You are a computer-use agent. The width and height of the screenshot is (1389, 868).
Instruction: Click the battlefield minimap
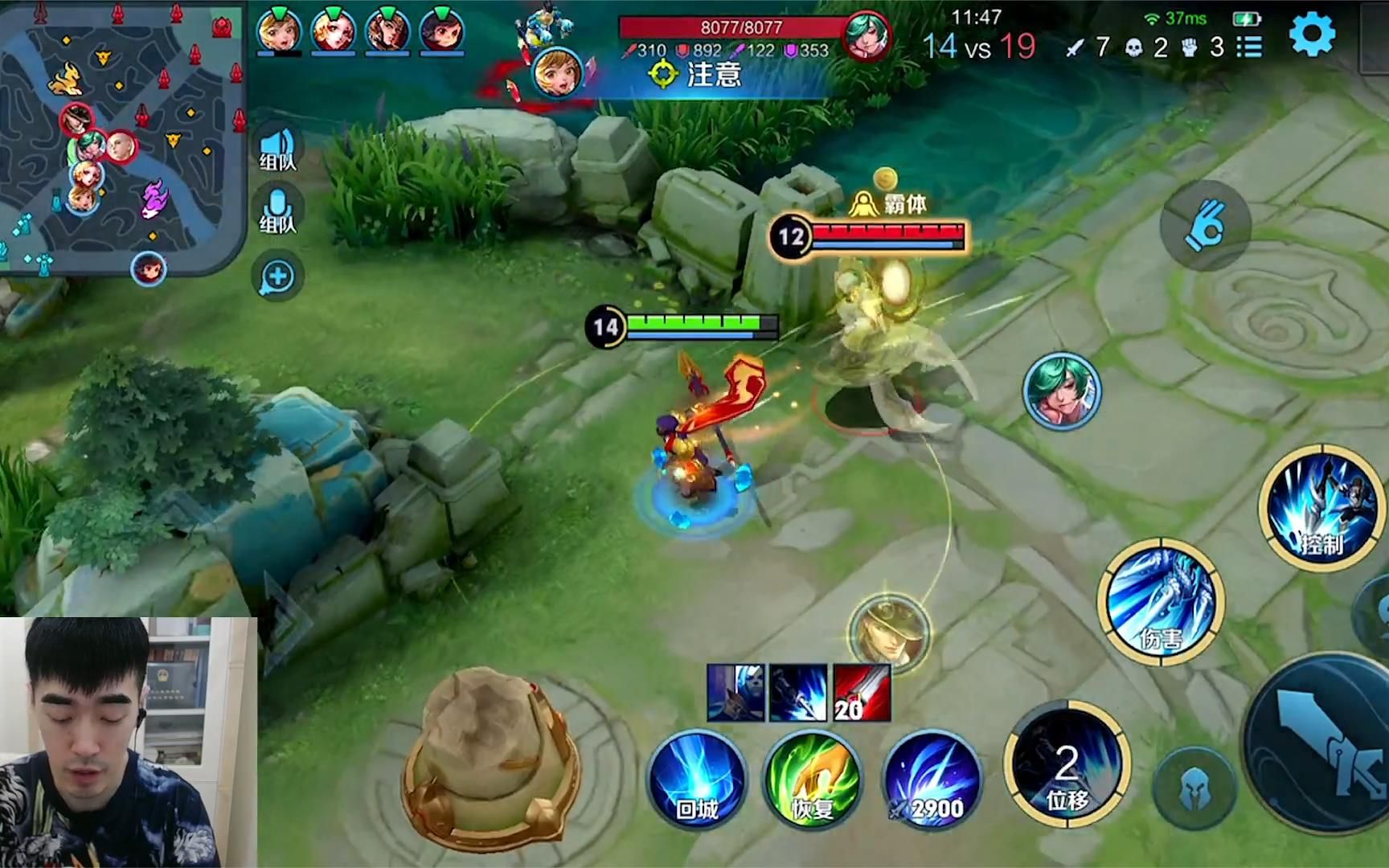pos(121,137)
